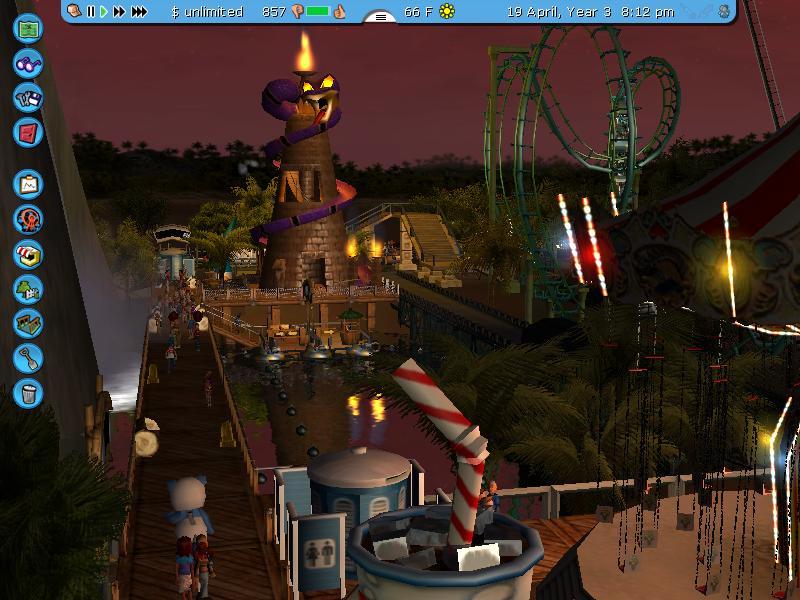
Task: Activate the trash can delete tool
Action: (28, 391)
